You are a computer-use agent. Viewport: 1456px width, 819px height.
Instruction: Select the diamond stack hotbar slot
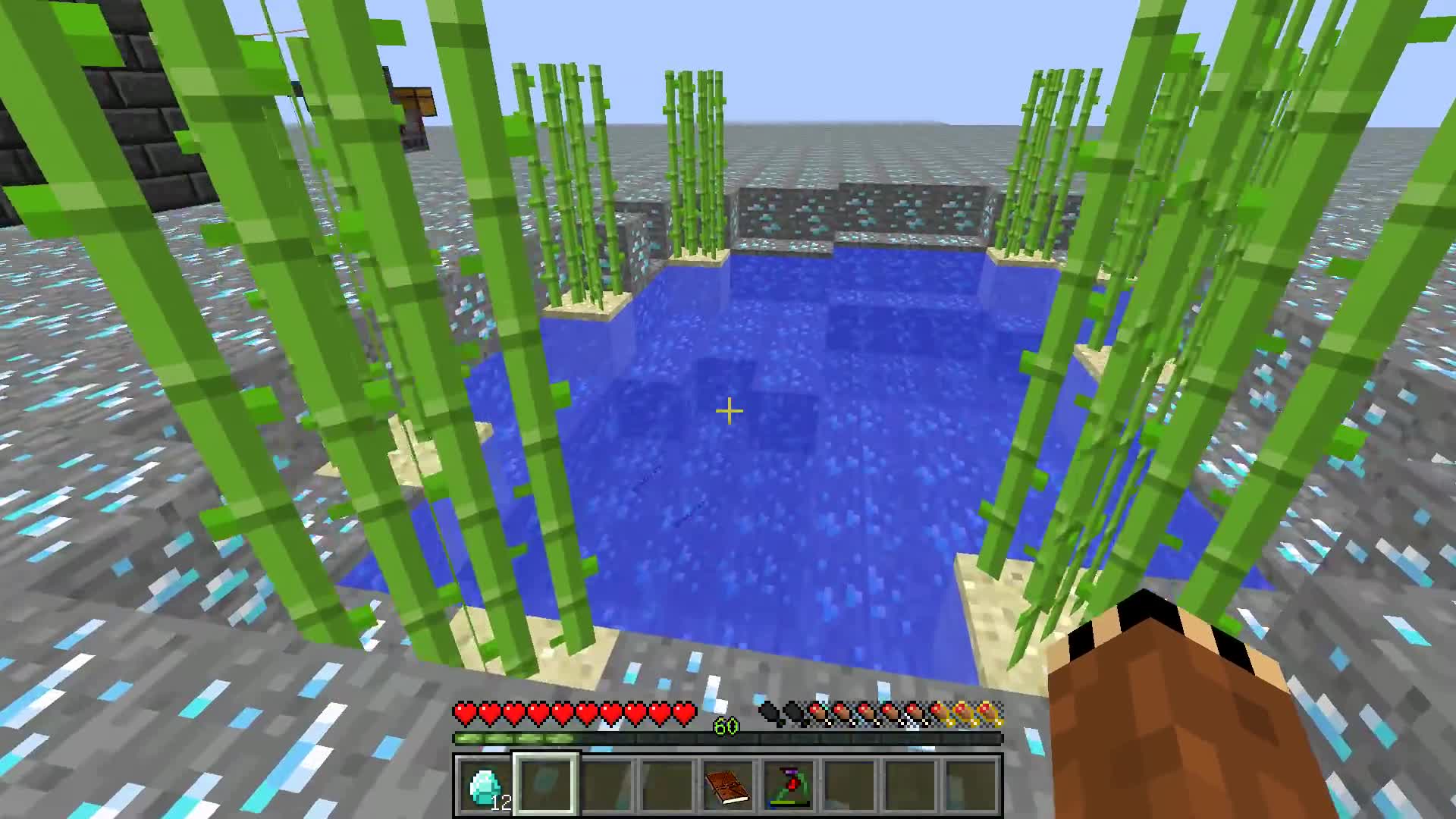pyautogui.click(x=485, y=786)
